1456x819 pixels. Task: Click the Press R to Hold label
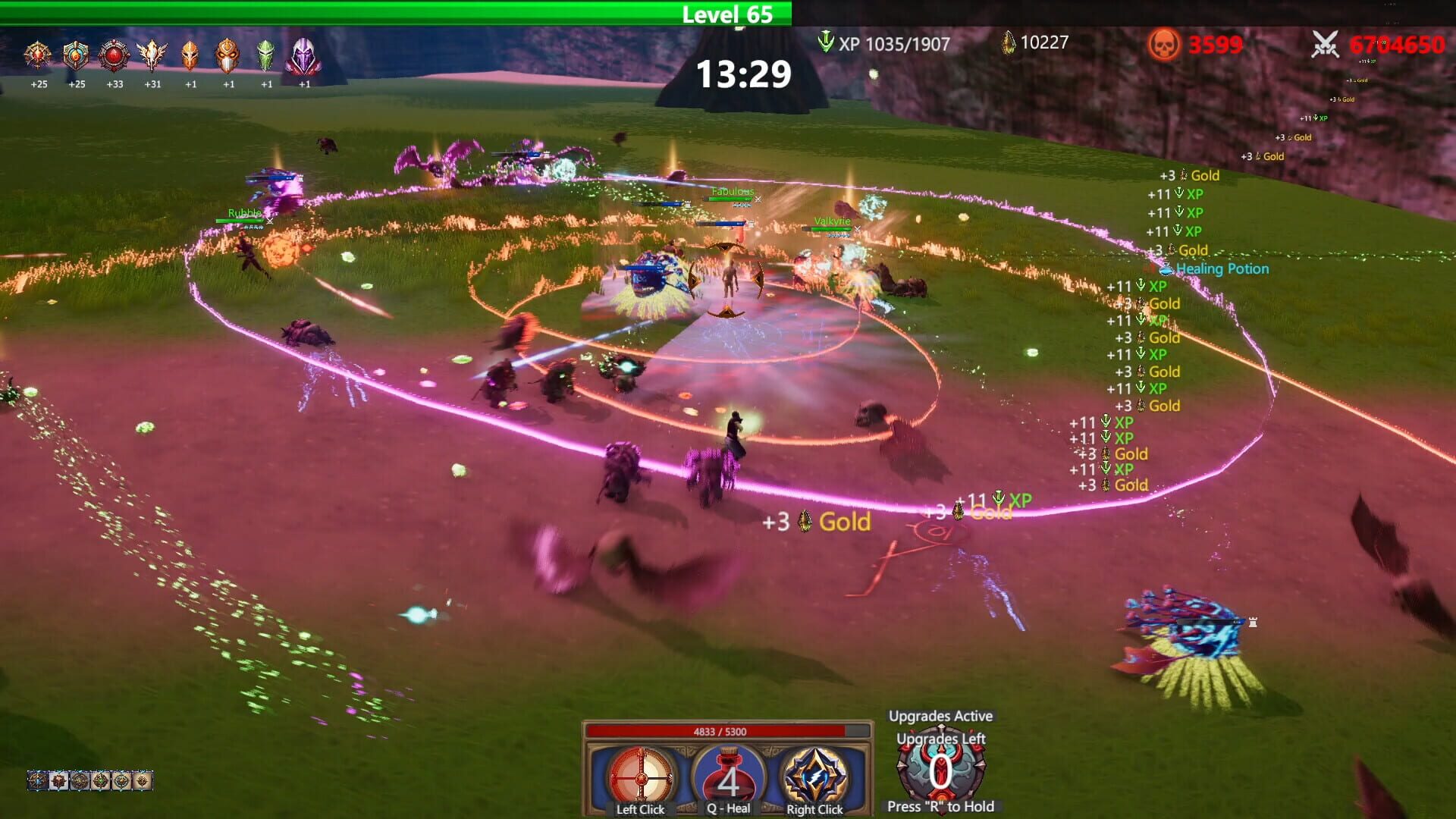pos(940,806)
